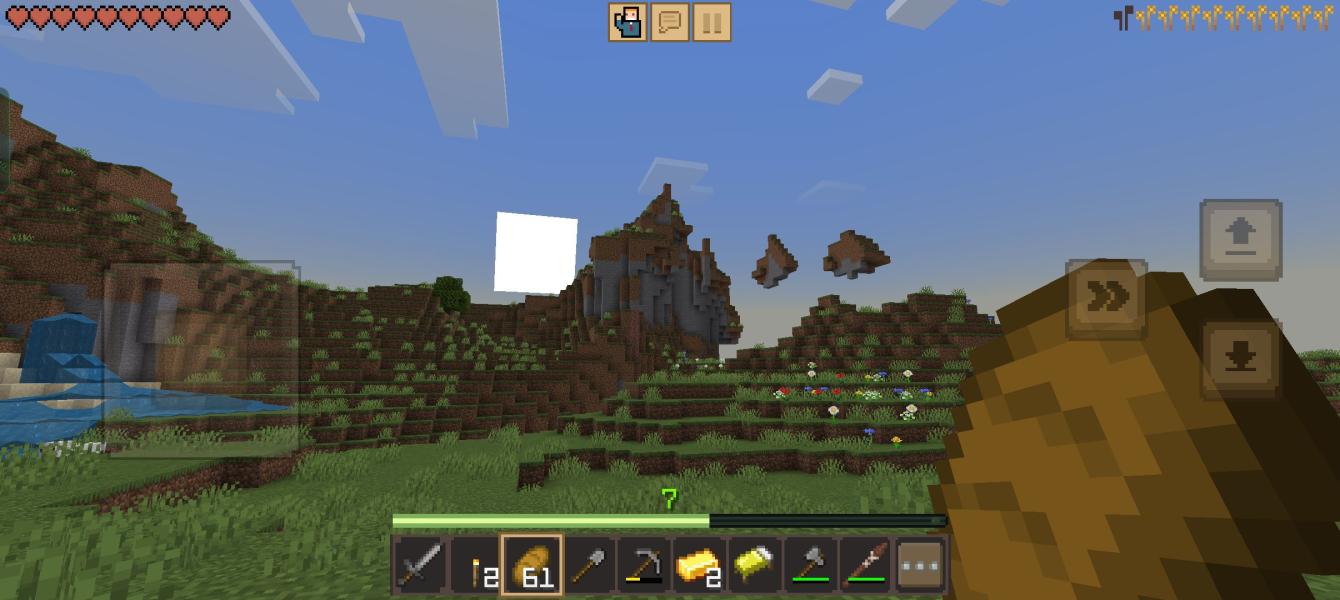The image size is (1340, 600).
Task: Select the gold ingots slot
Action: pyautogui.click(x=699, y=565)
